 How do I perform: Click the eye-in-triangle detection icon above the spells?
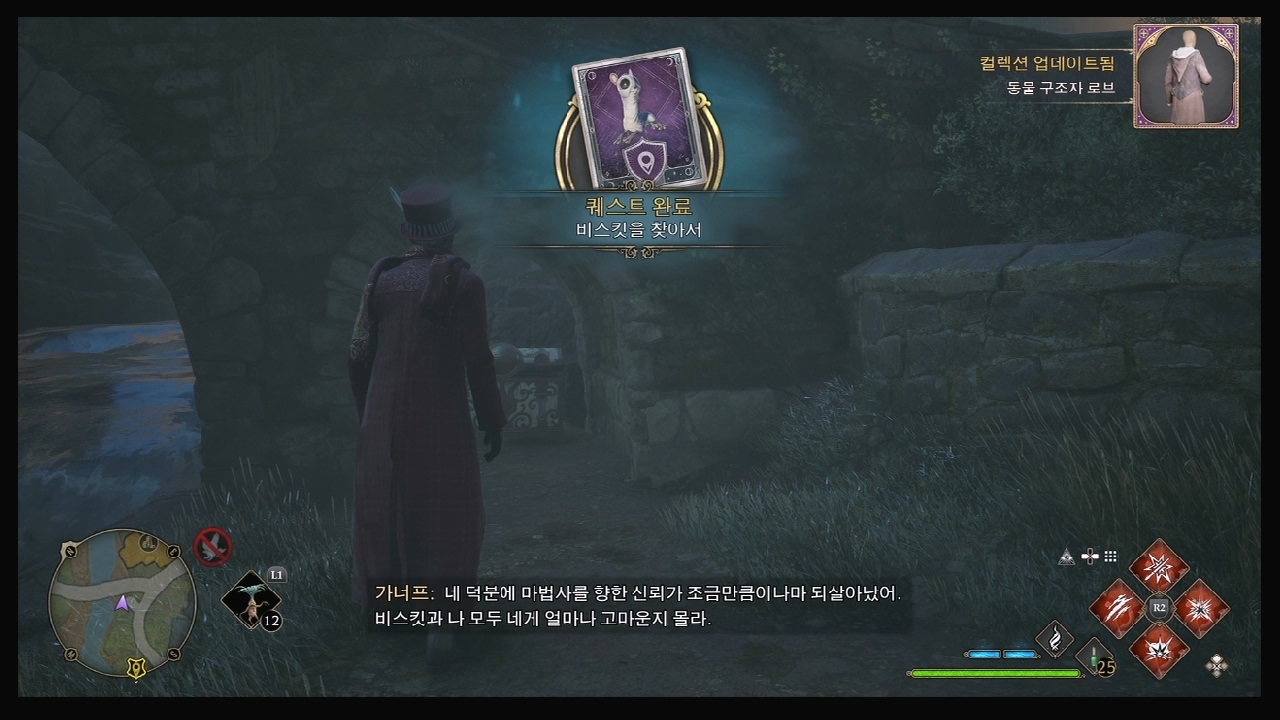(x=1066, y=556)
